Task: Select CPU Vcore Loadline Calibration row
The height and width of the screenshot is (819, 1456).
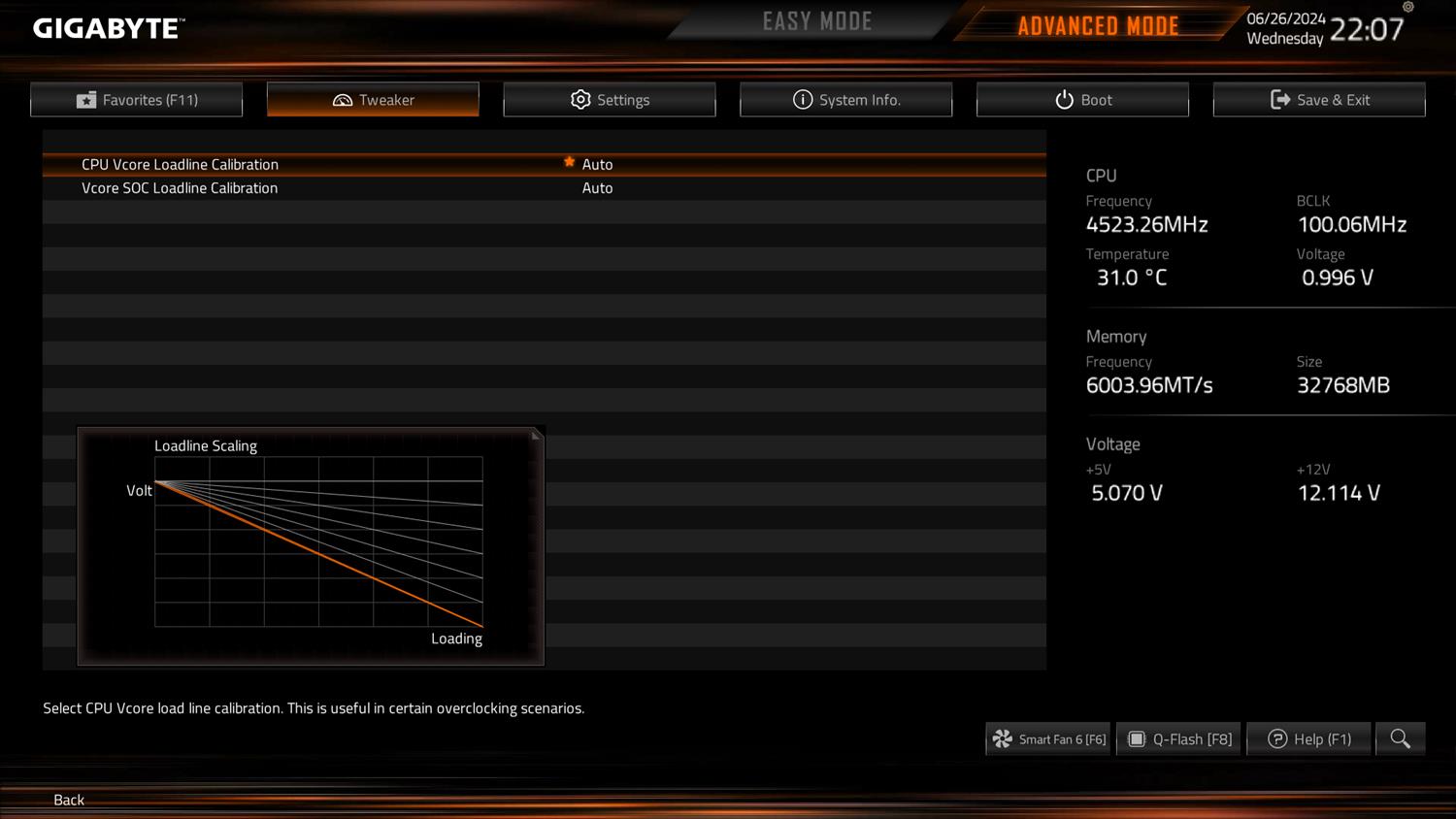Action: pyautogui.click(x=180, y=165)
